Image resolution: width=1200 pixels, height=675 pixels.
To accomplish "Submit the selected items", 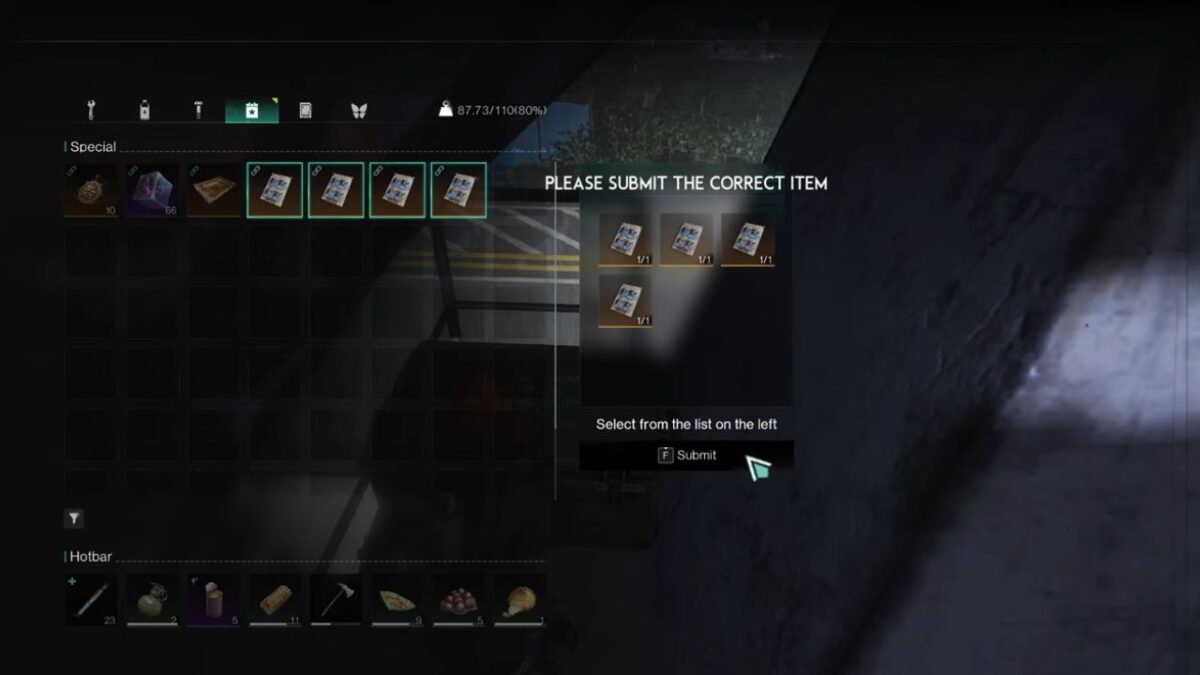I will click(687, 455).
